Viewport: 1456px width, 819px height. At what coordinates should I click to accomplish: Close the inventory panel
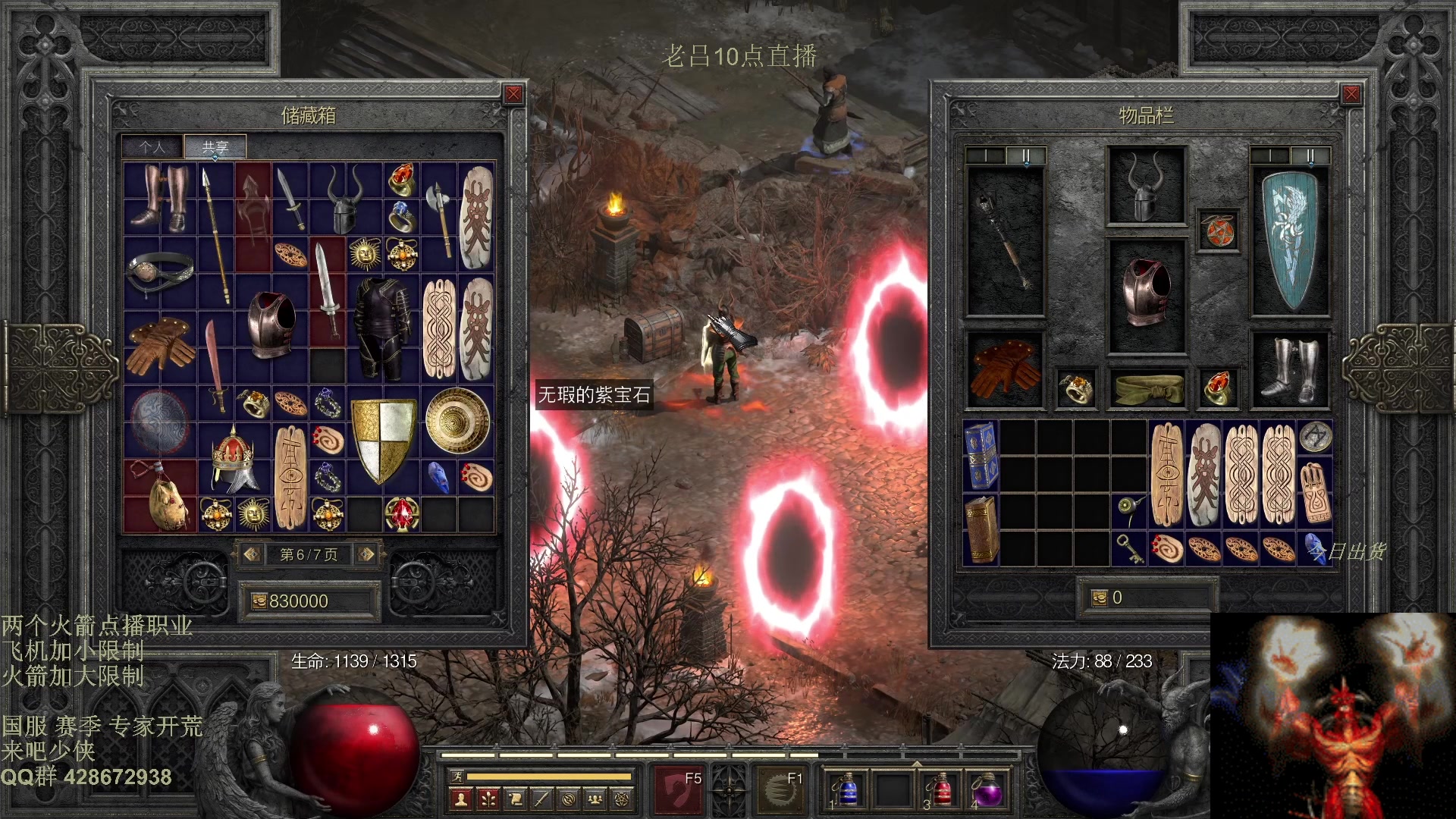(1351, 94)
